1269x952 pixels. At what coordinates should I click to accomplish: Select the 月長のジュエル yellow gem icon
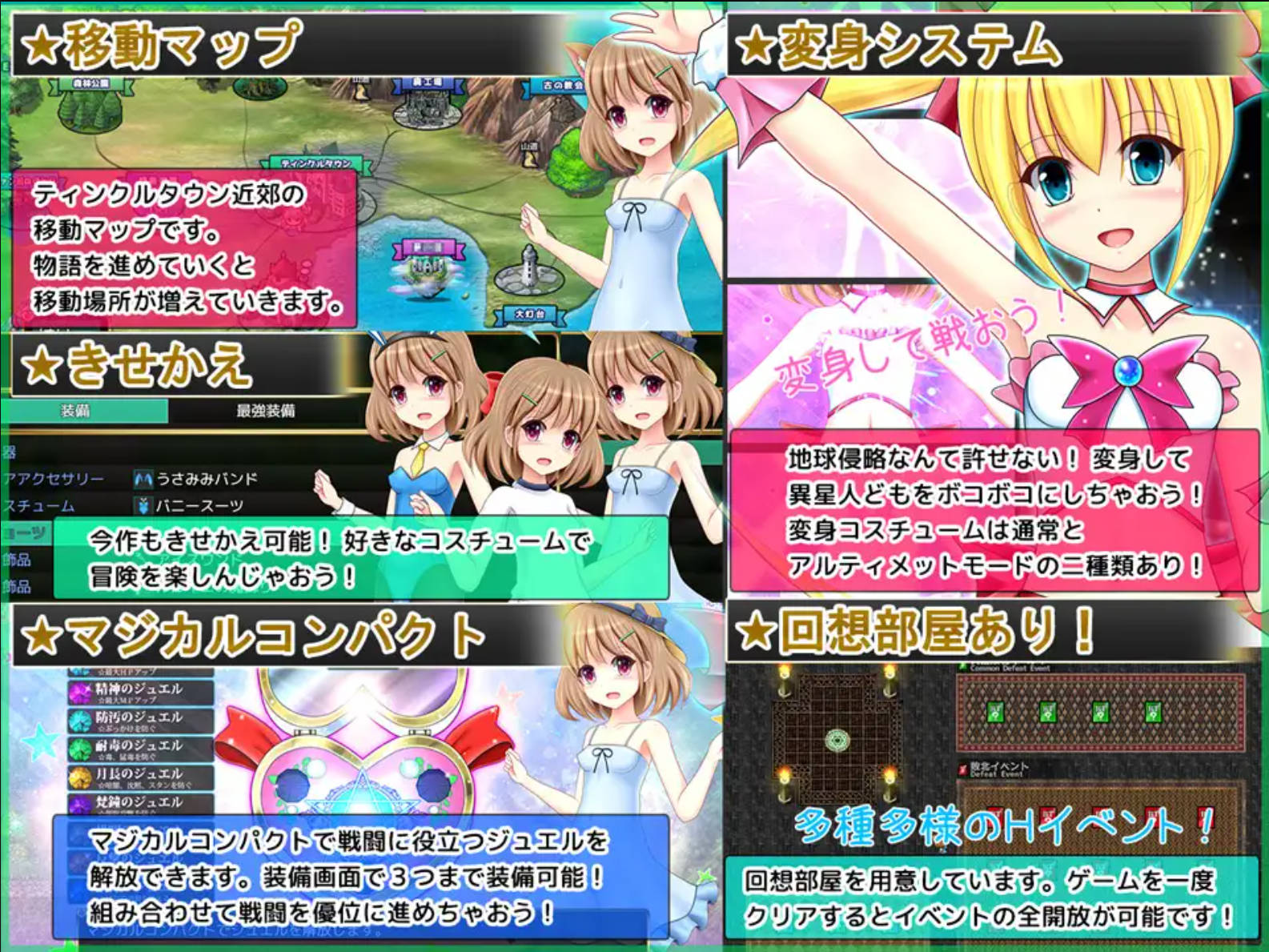coord(79,777)
